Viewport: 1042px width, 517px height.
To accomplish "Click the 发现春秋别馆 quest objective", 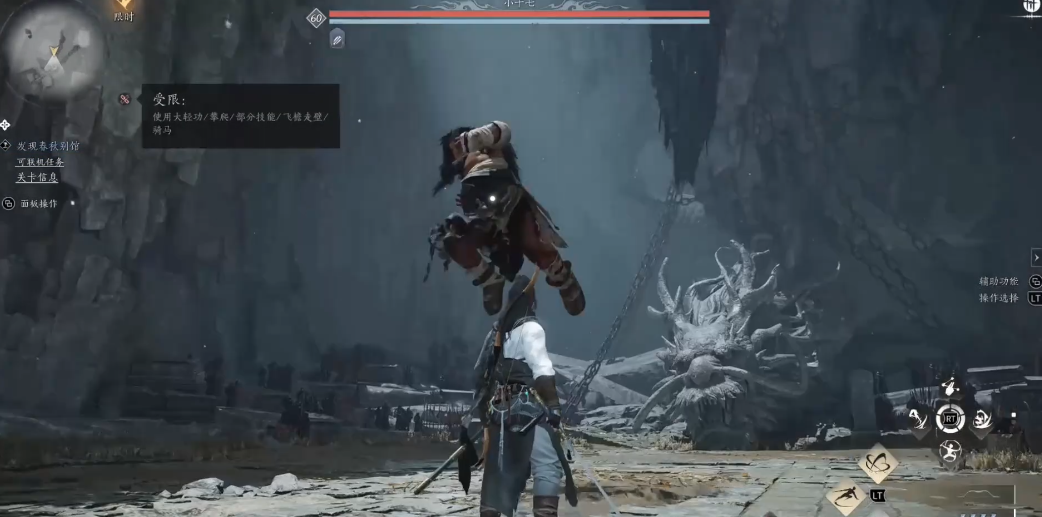I will pyautogui.click(x=48, y=146).
